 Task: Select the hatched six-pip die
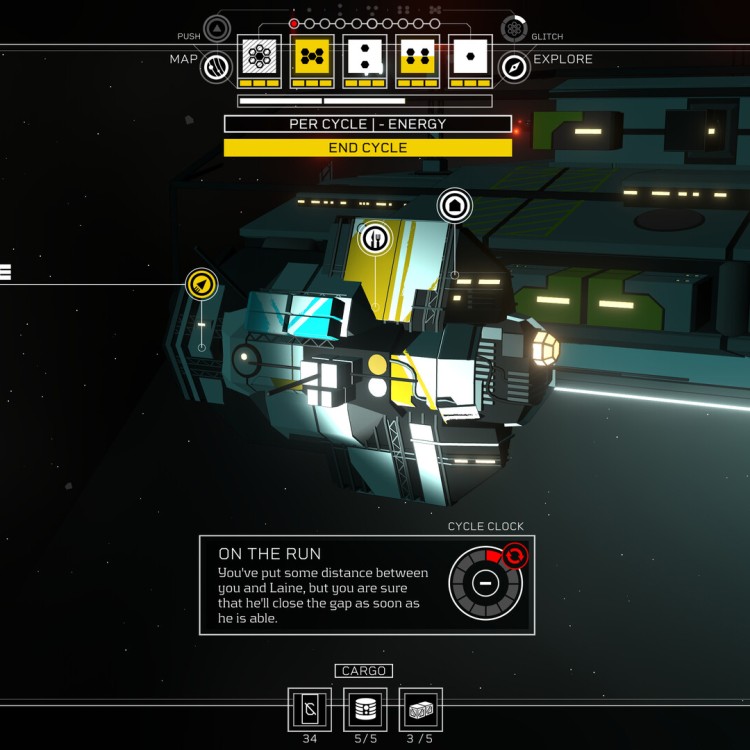pyautogui.click(x=259, y=57)
